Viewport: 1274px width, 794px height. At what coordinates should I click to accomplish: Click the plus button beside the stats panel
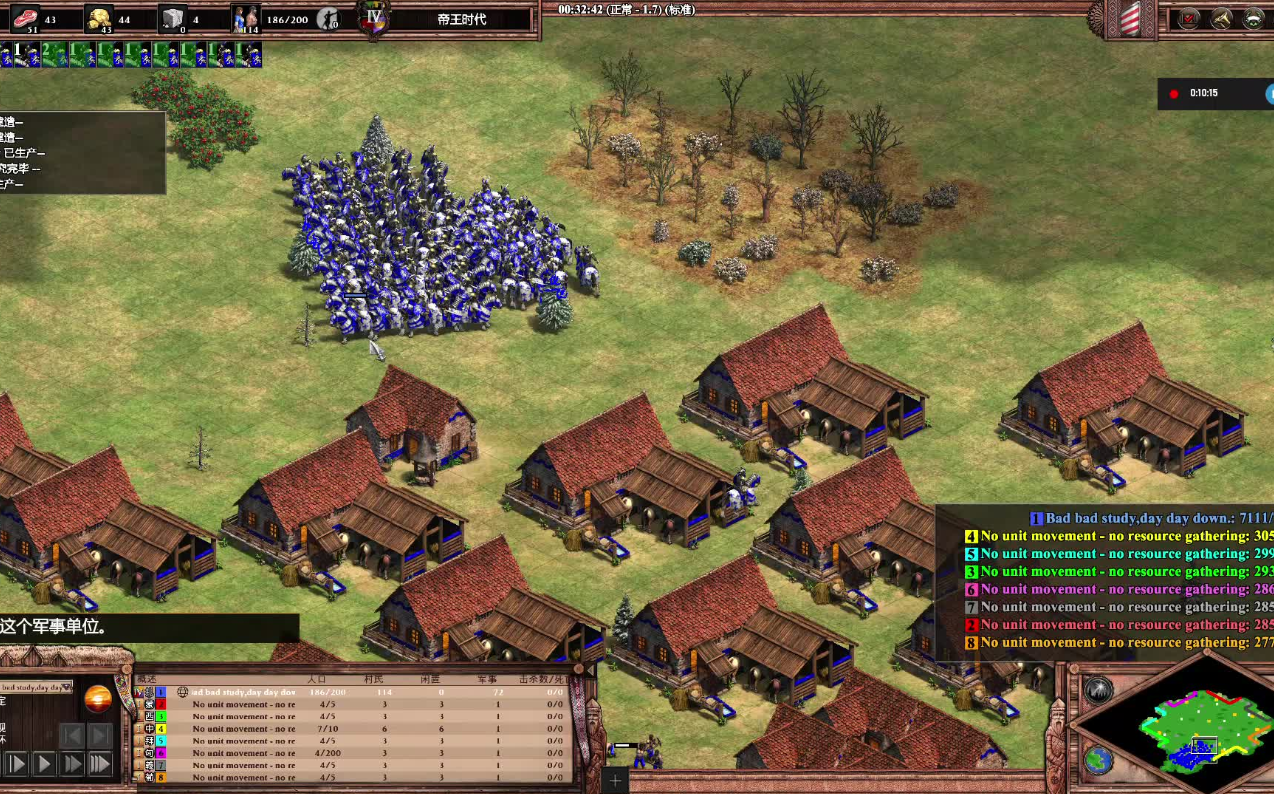coord(615,780)
